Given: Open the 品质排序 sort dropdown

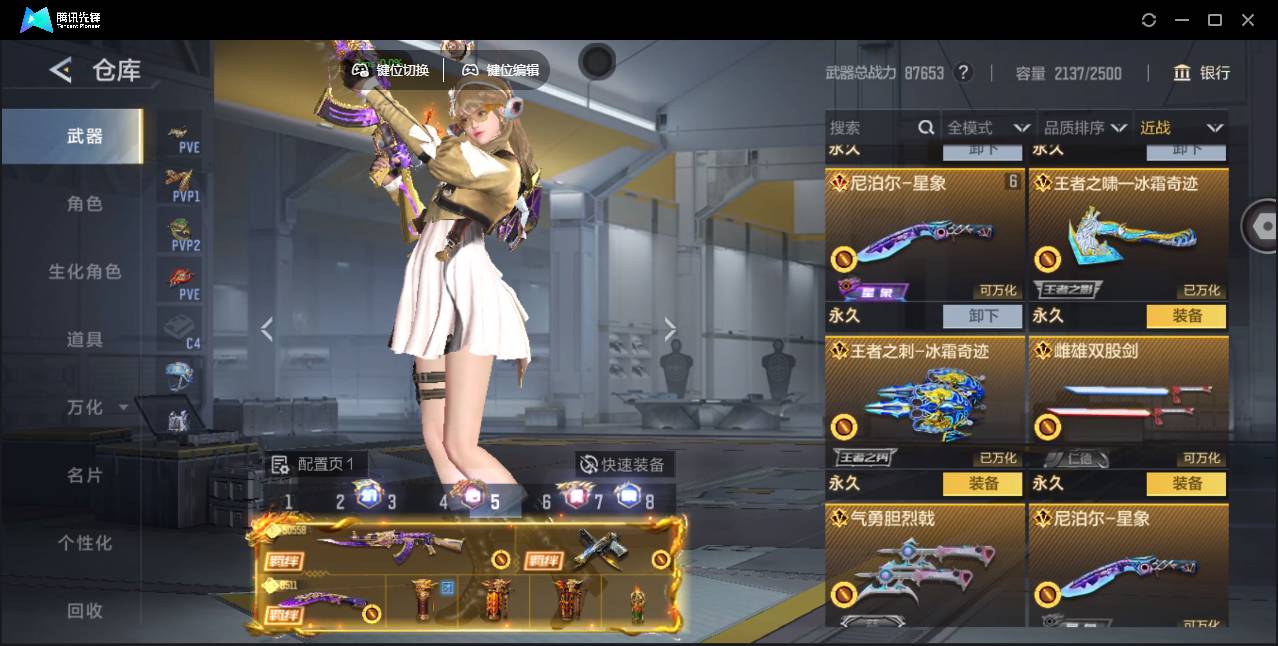Looking at the screenshot, I should [1085, 128].
